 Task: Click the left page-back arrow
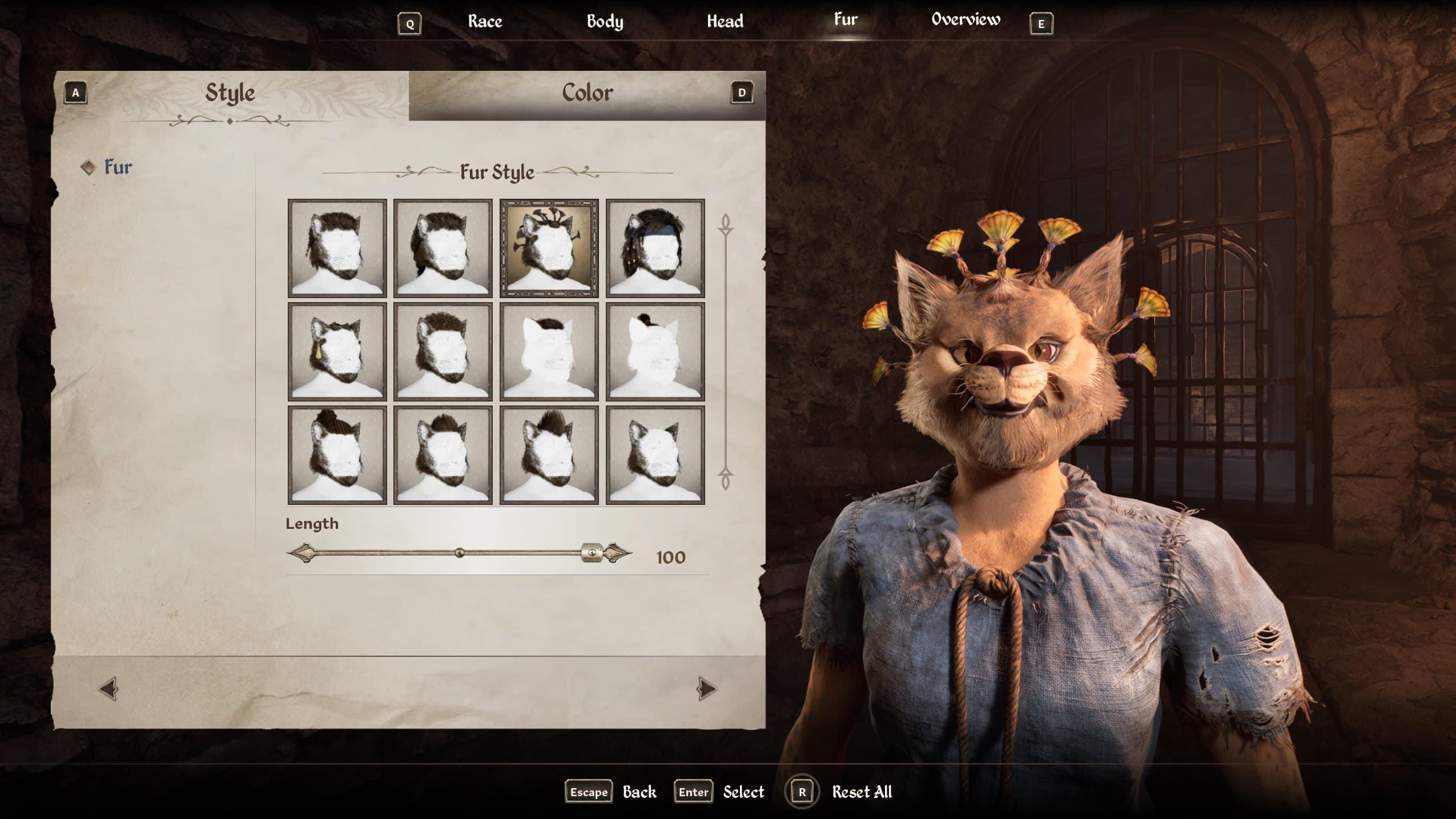(108, 688)
